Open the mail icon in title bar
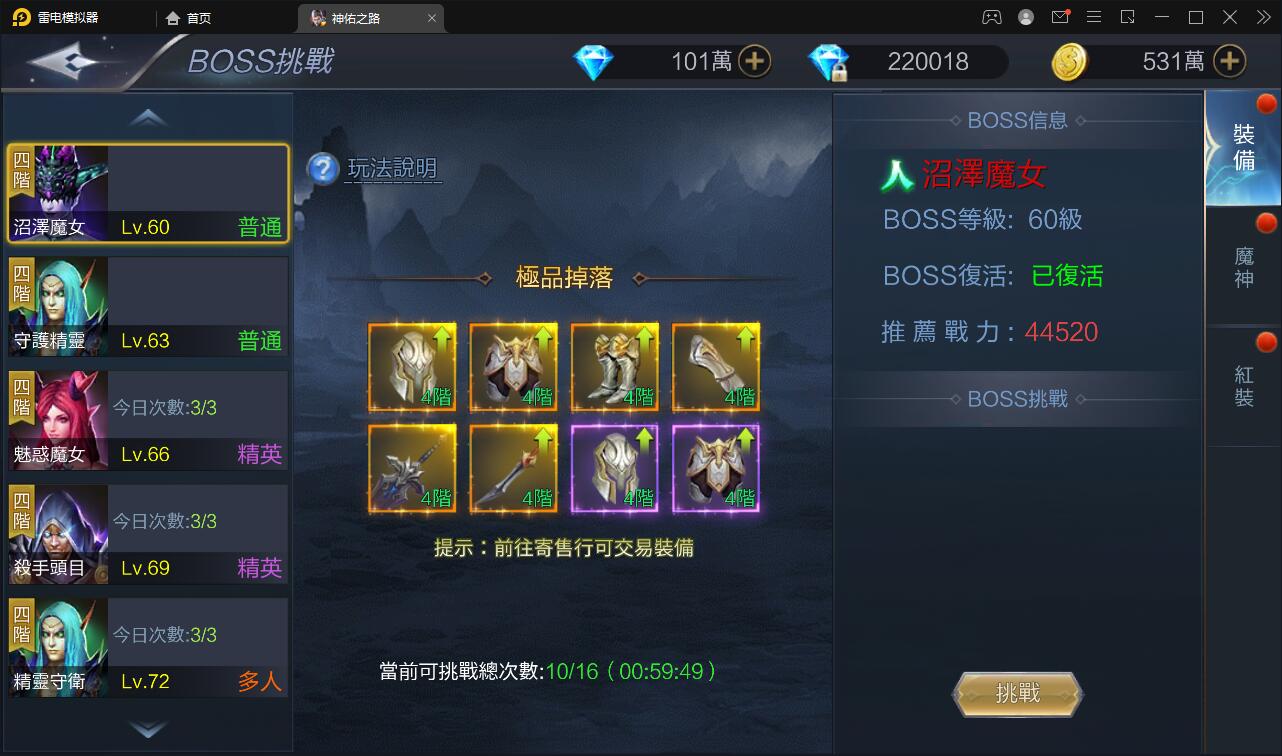 click(1060, 17)
